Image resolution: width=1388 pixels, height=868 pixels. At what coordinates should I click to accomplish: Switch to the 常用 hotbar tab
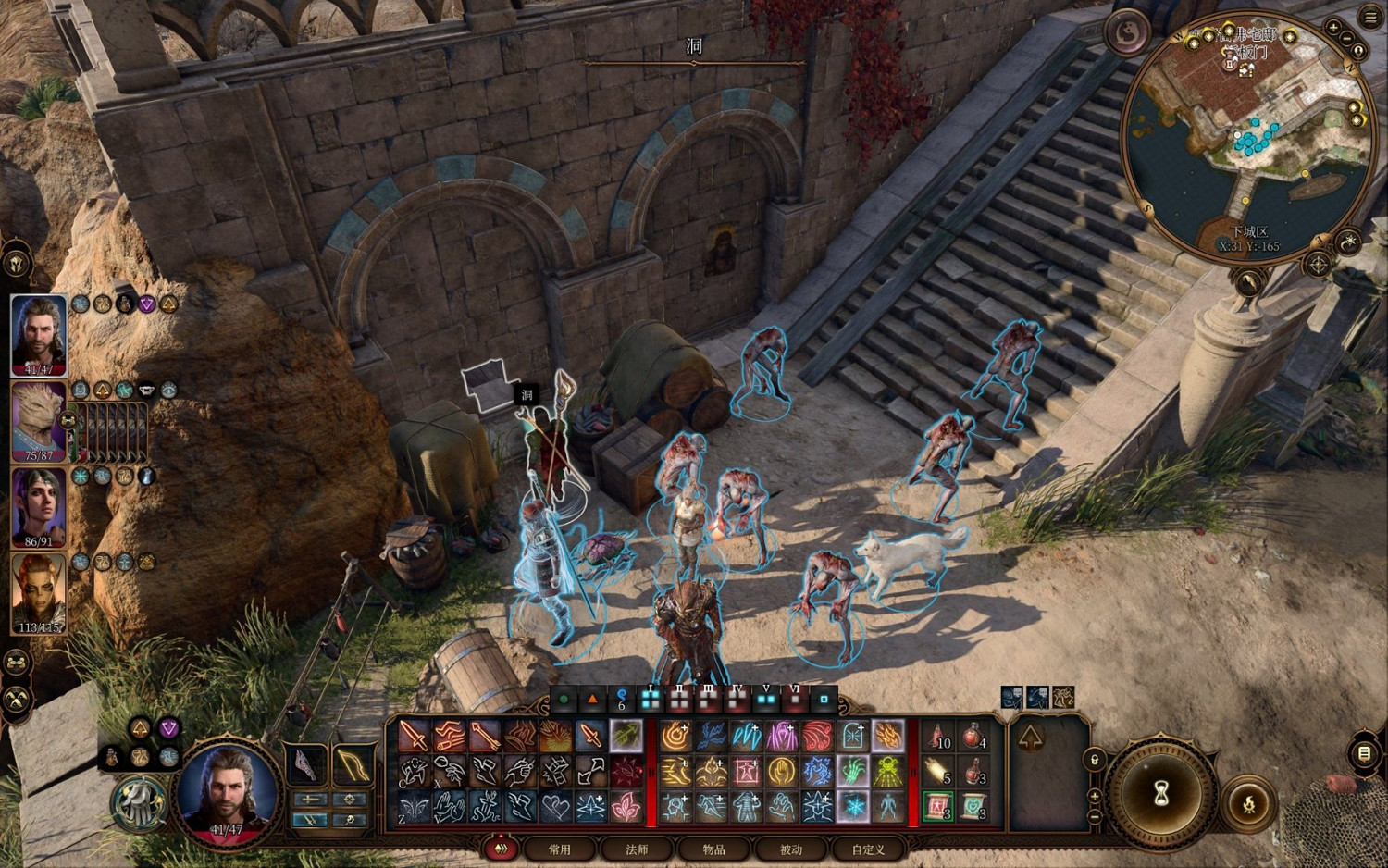(x=560, y=849)
